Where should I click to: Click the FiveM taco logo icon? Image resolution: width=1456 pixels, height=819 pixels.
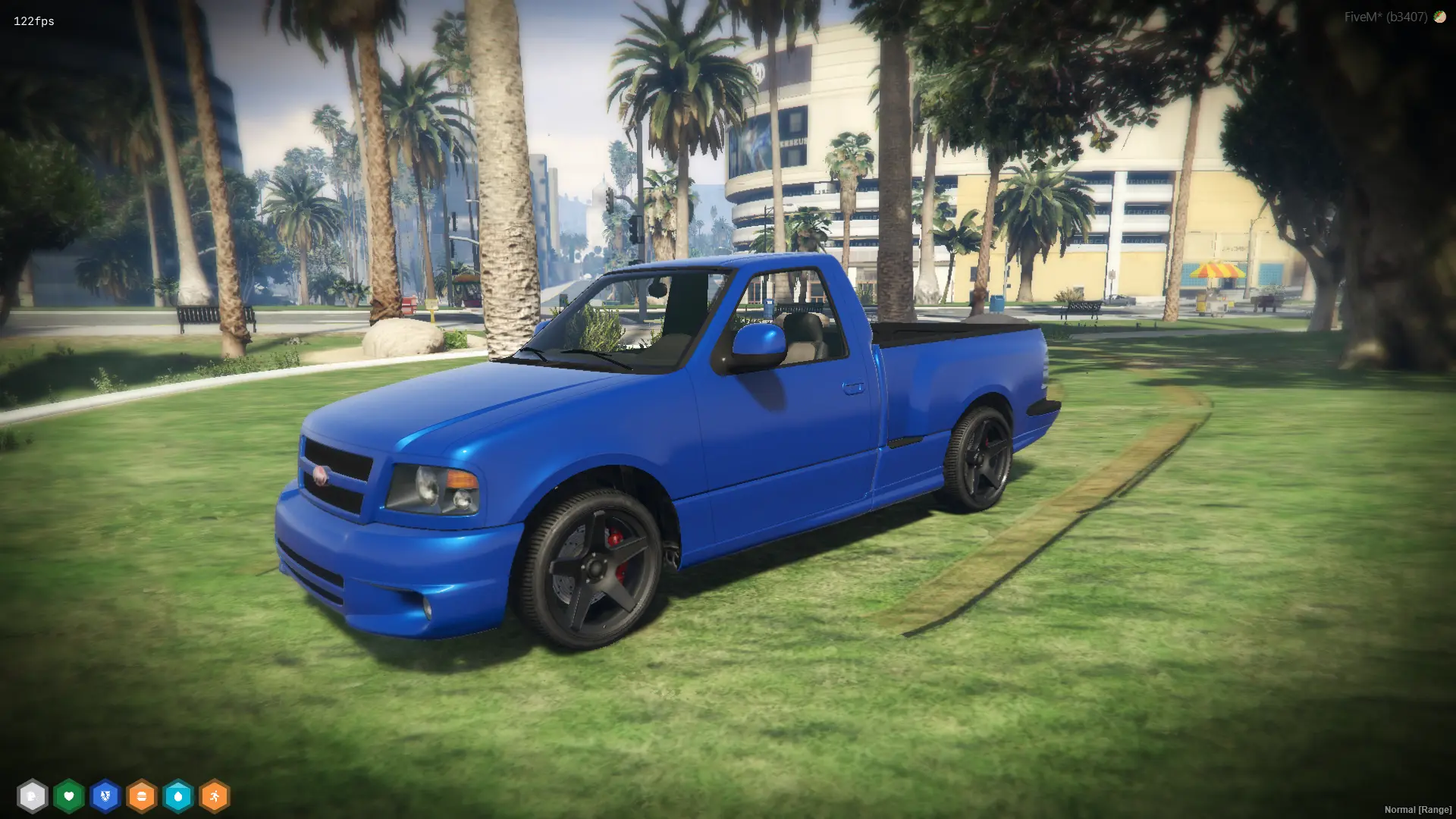pos(1439,17)
